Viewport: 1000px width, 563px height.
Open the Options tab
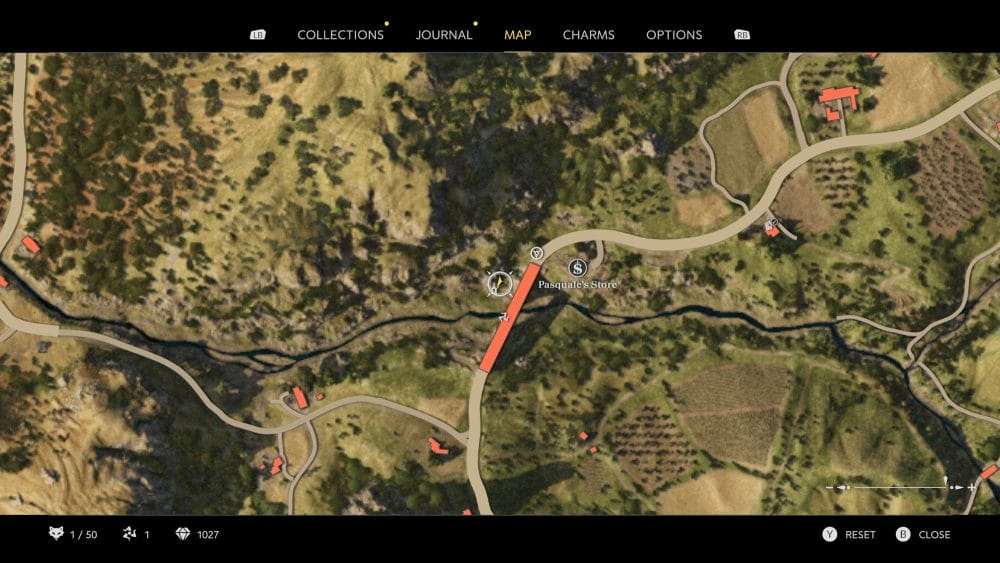click(674, 35)
